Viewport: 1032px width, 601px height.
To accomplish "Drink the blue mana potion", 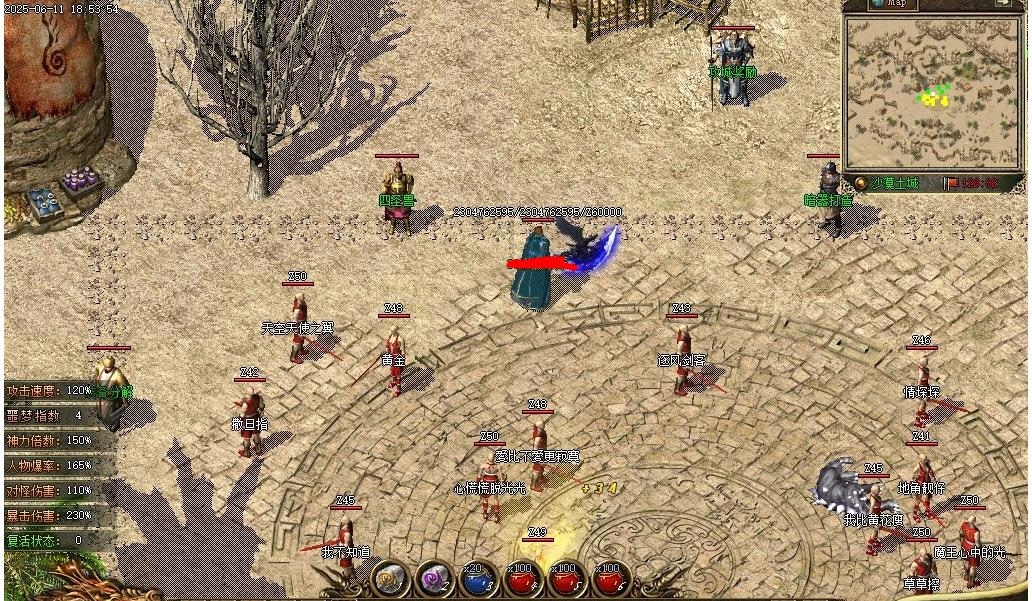I will pos(479,579).
